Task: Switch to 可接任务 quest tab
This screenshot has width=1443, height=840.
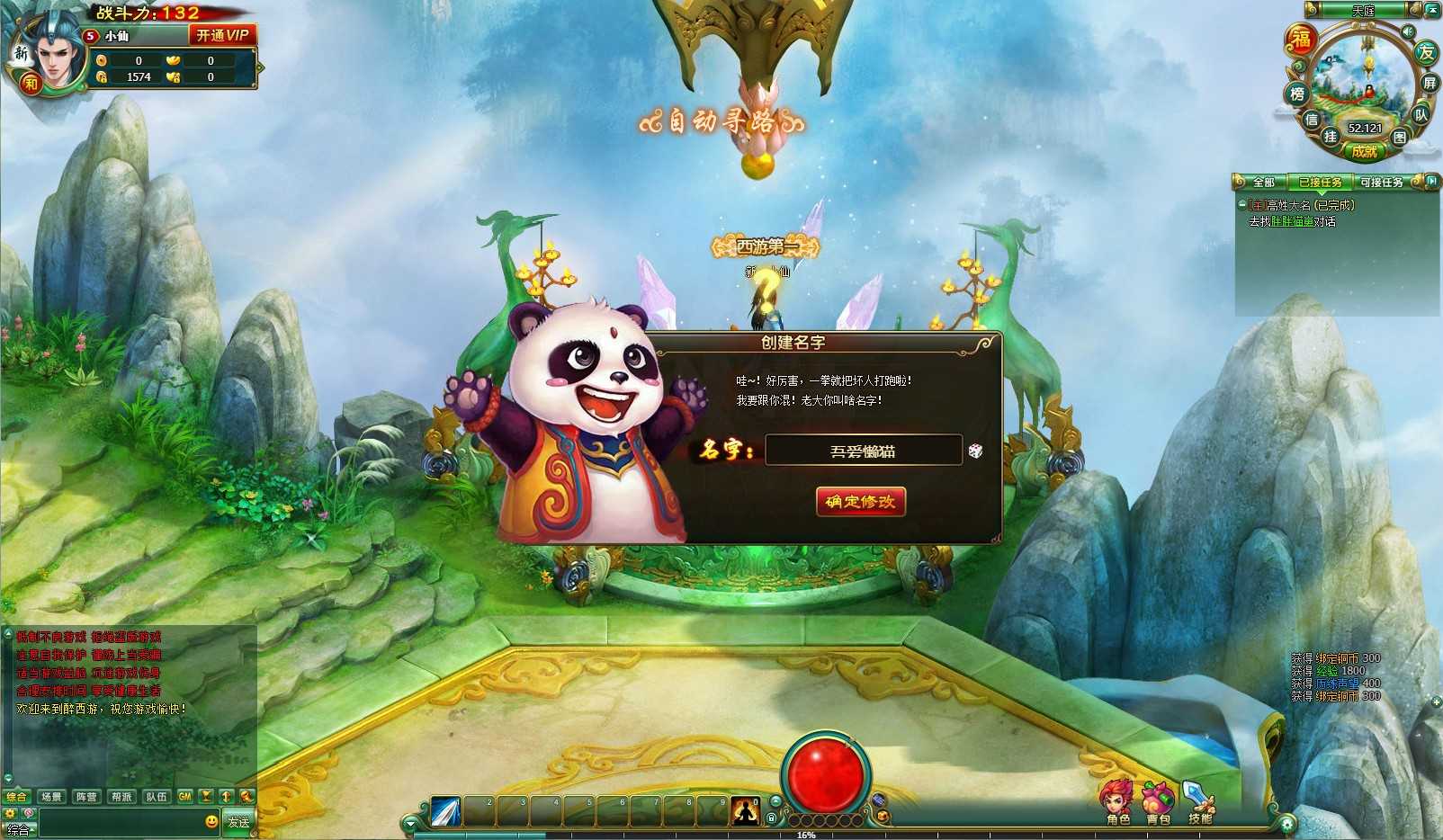Action: (x=1381, y=183)
